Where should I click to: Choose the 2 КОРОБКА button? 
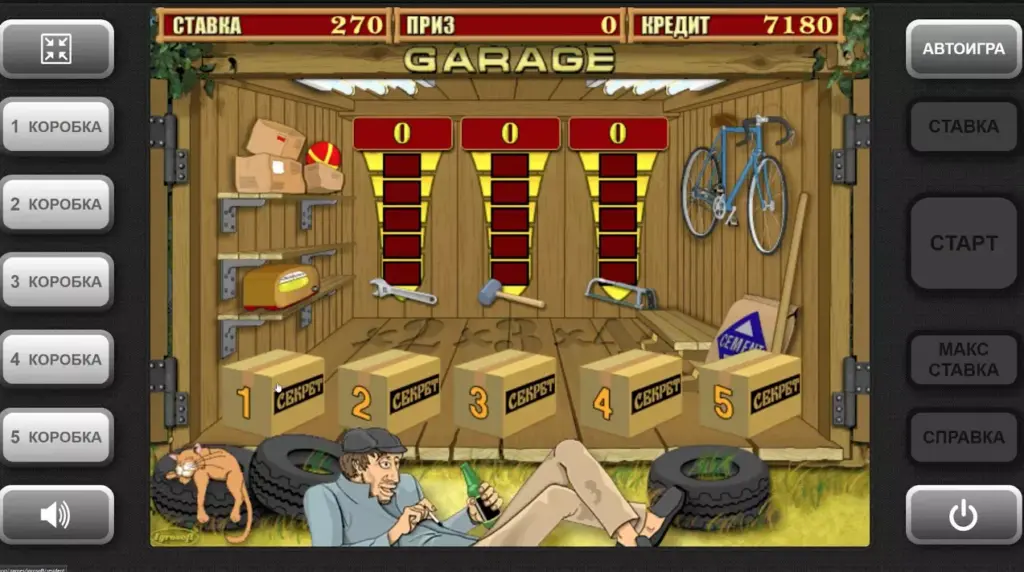57,204
